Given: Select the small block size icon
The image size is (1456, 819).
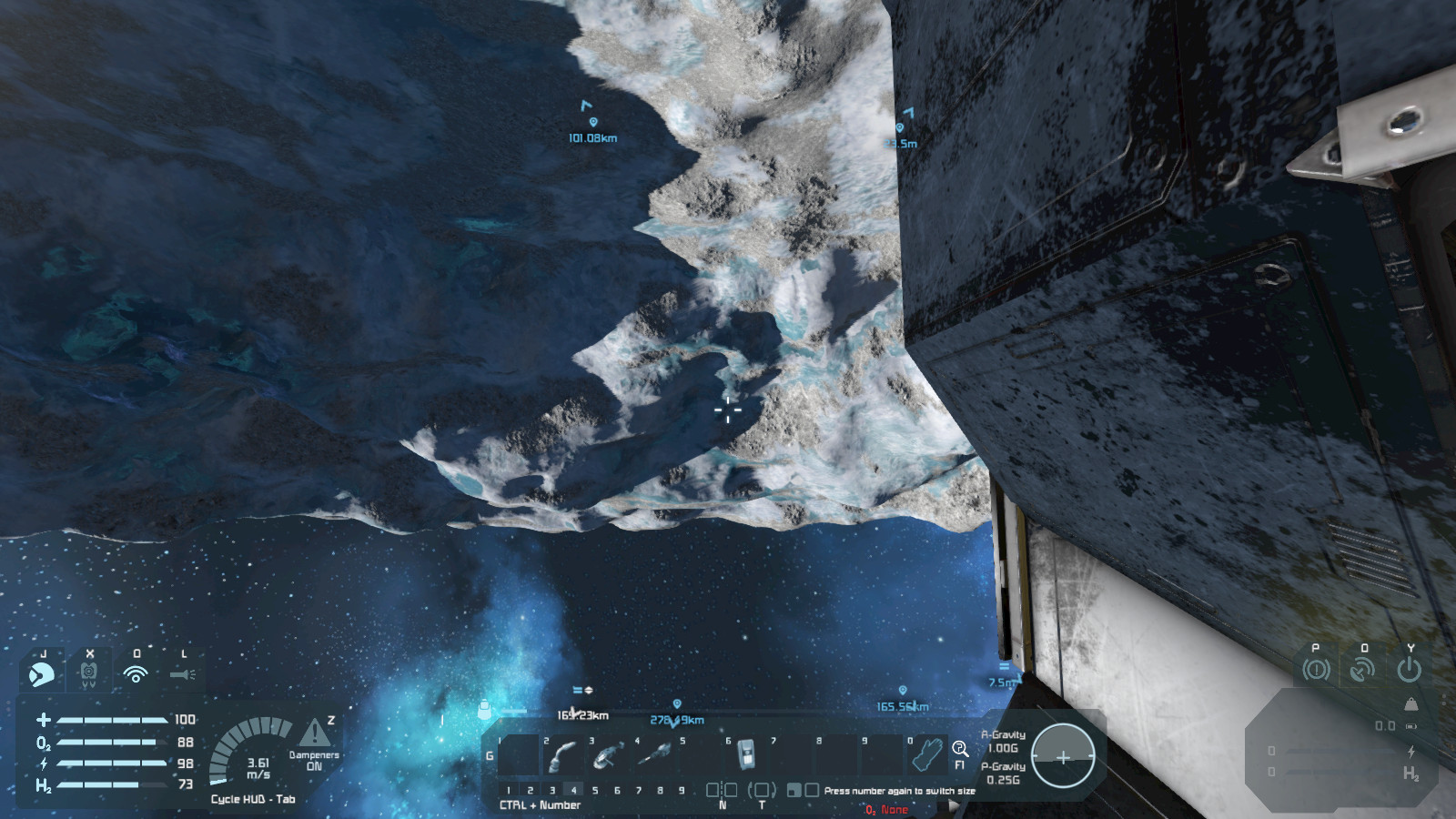Looking at the screenshot, I should [x=794, y=790].
